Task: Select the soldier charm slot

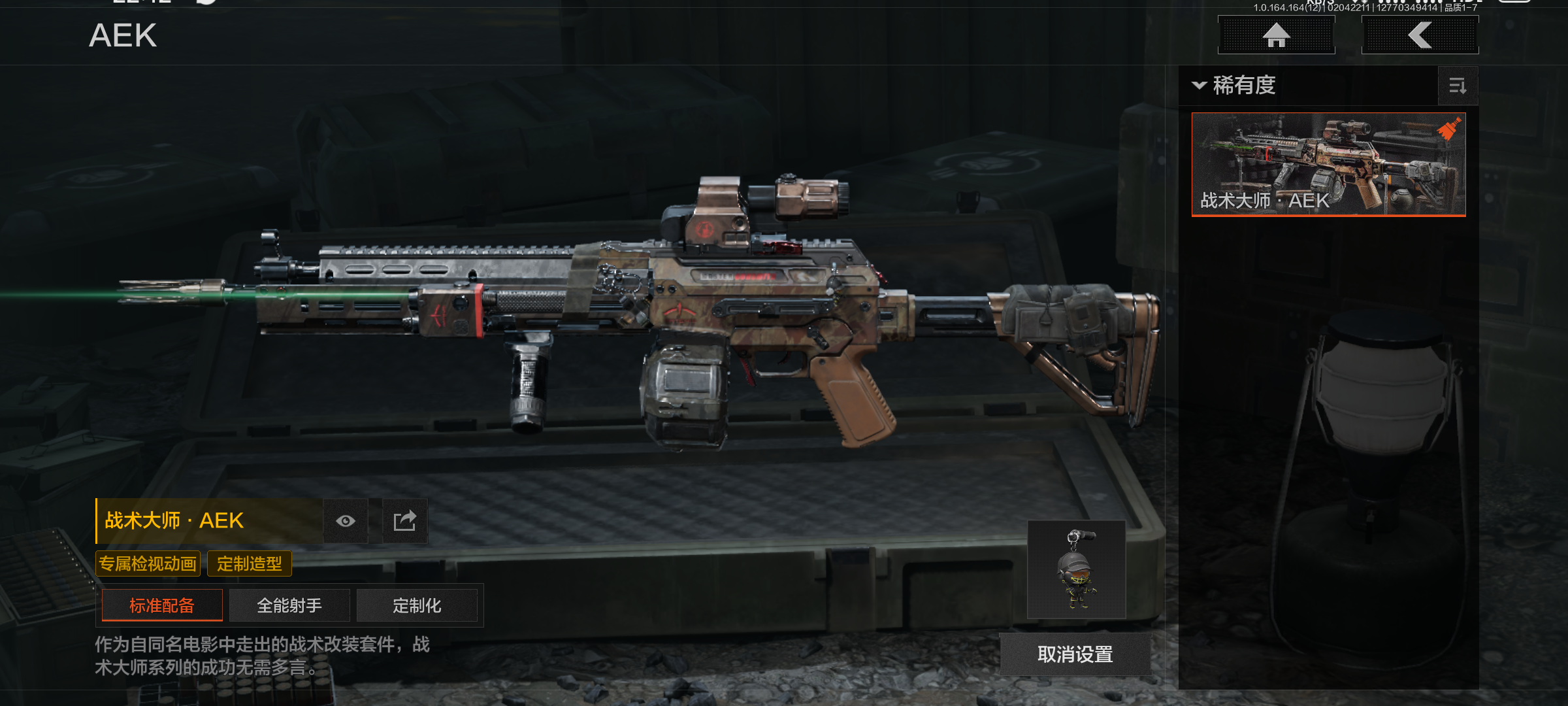Action: tap(1076, 569)
